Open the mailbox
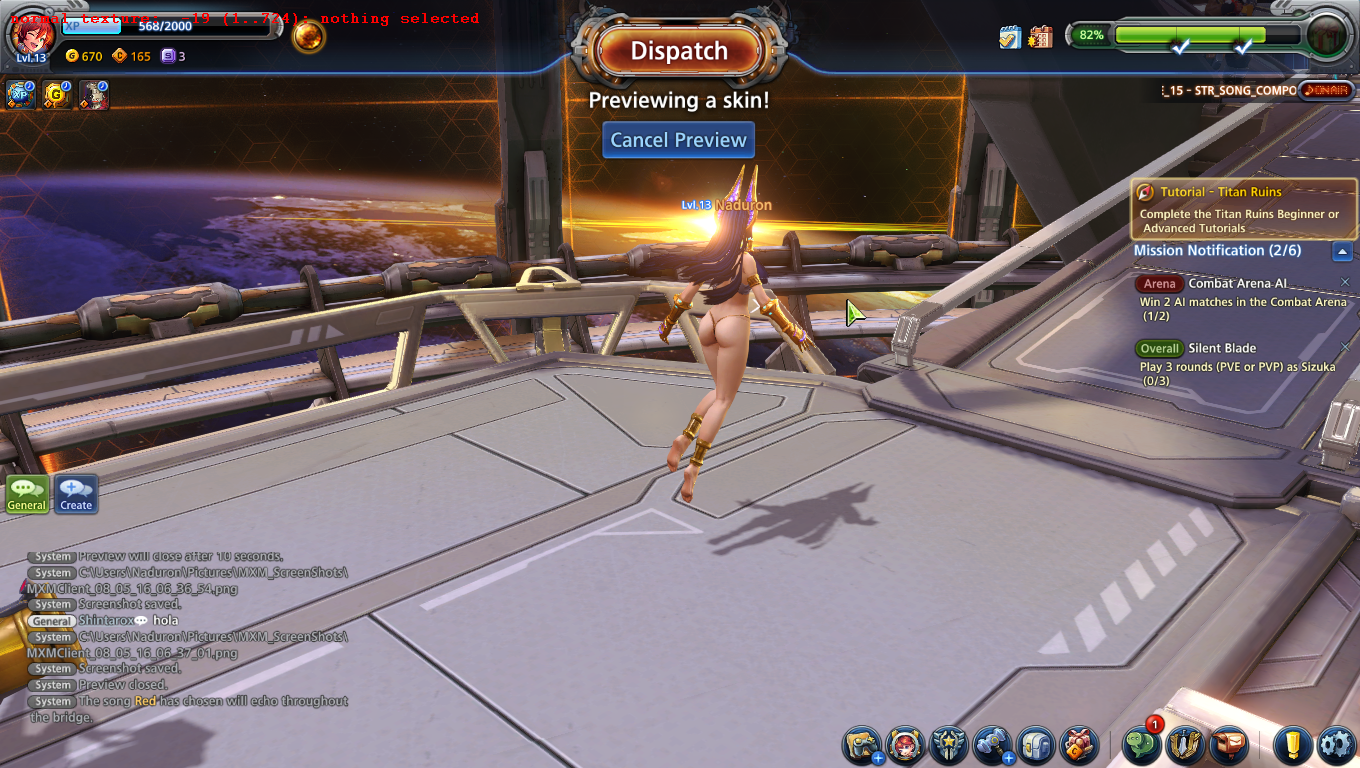The width and height of the screenshot is (1360, 768). (x=1229, y=745)
